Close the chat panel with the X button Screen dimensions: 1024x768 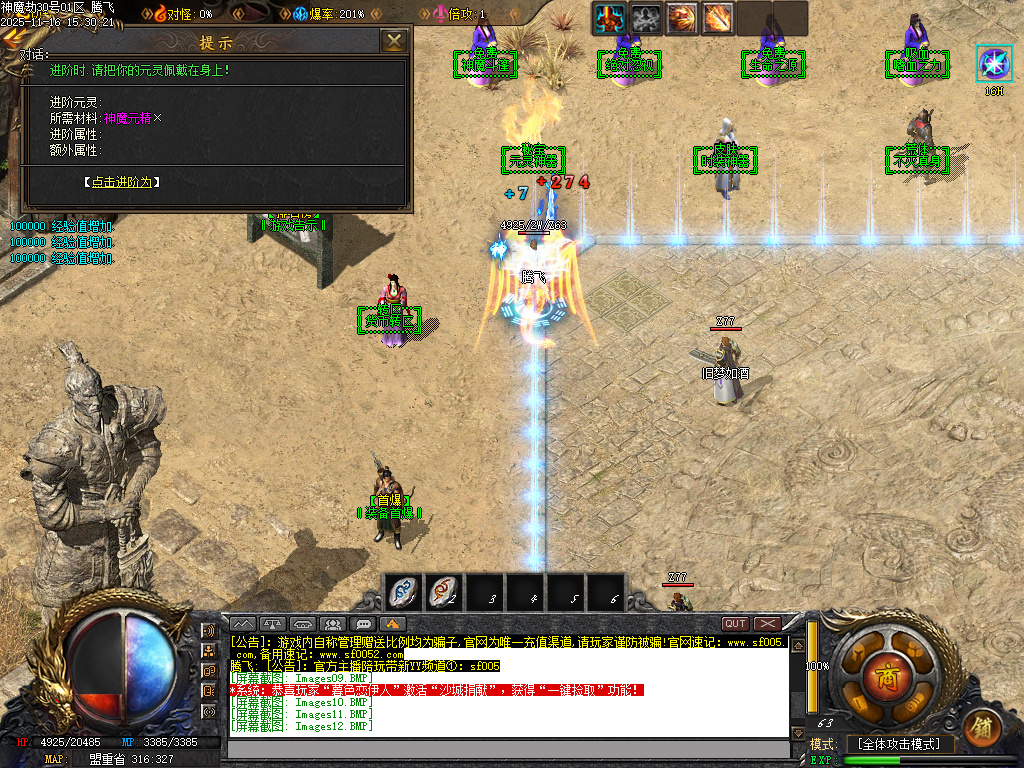coord(767,624)
